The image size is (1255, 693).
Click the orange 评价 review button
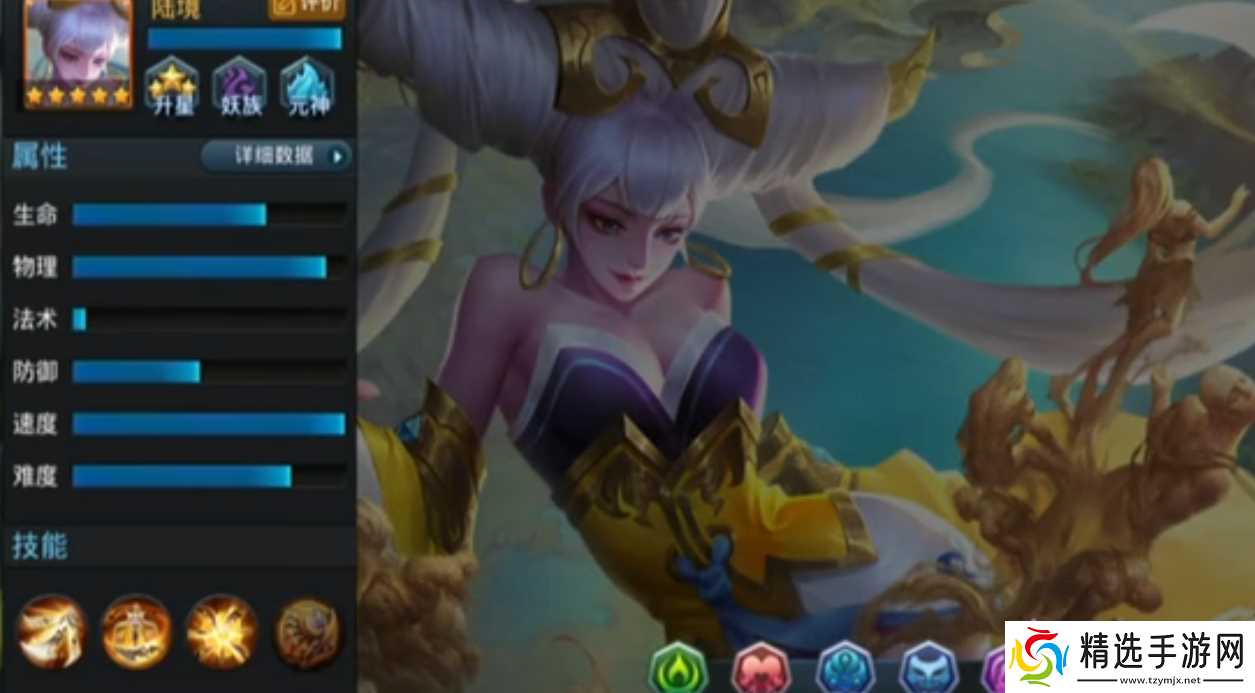pyautogui.click(x=306, y=8)
